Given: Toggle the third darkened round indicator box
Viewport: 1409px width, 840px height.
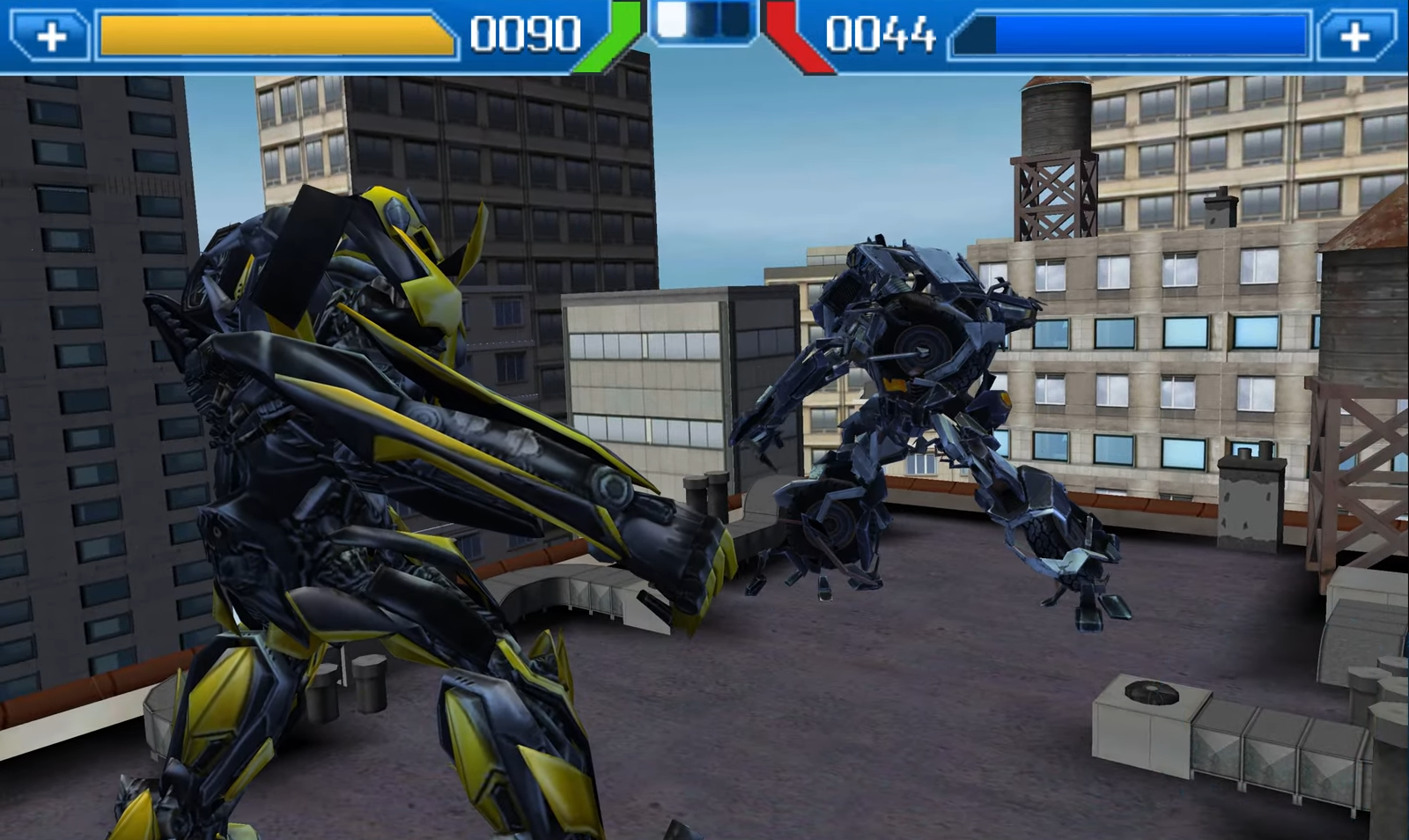Looking at the screenshot, I should coord(736,22).
